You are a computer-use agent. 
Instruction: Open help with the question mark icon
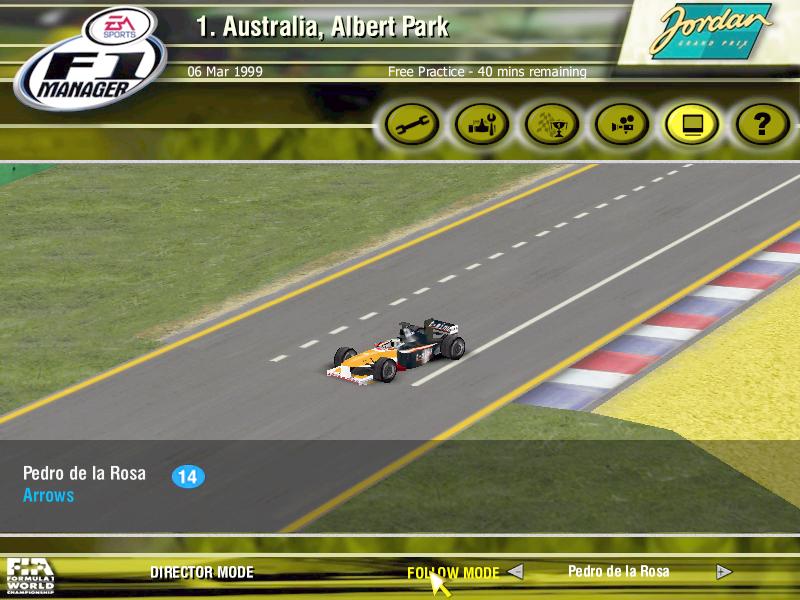coord(762,125)
